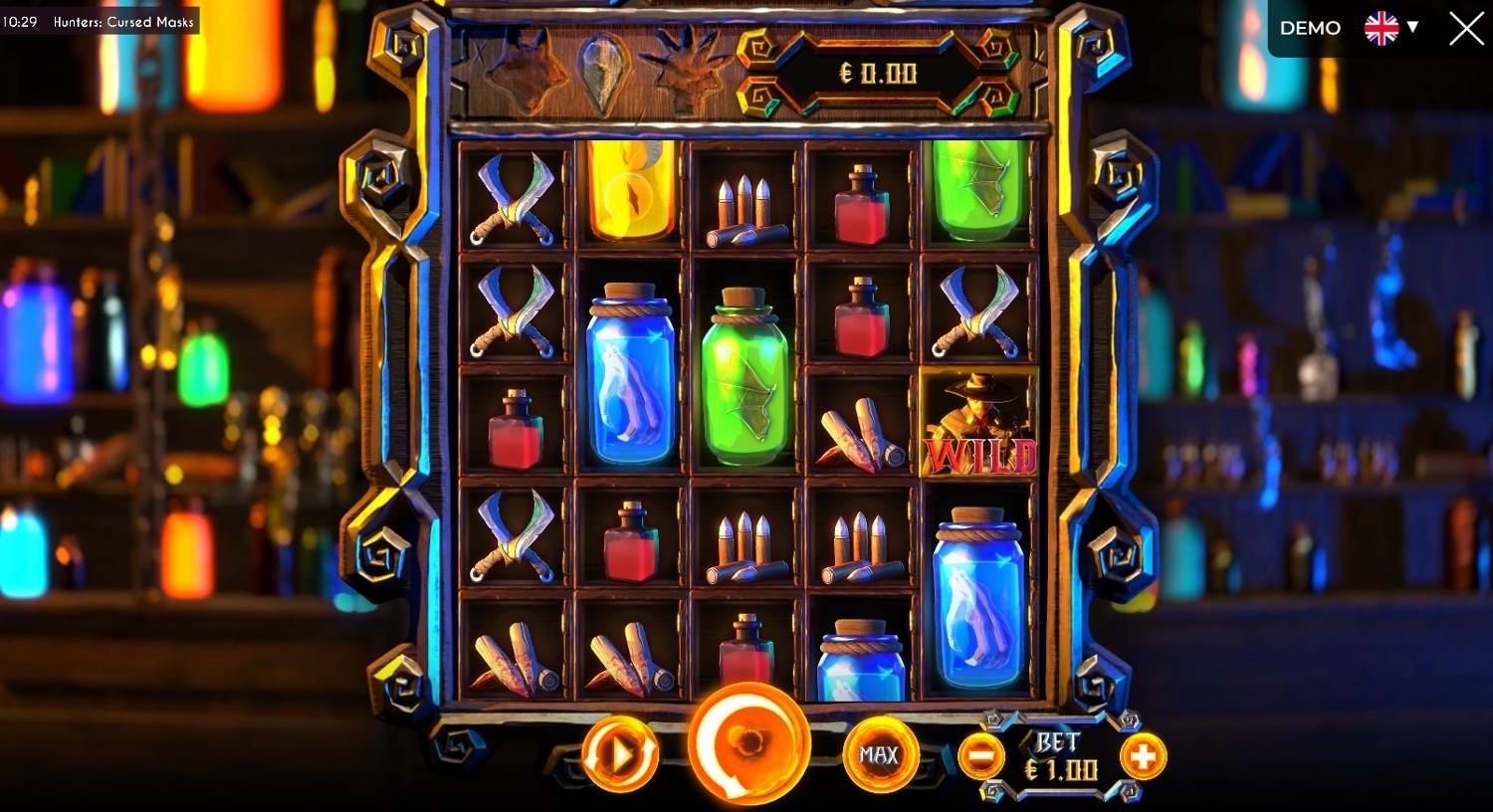Start autoplay with the orange play-arrow button
Screen dimensions: 1493x812
coord(620,754)
